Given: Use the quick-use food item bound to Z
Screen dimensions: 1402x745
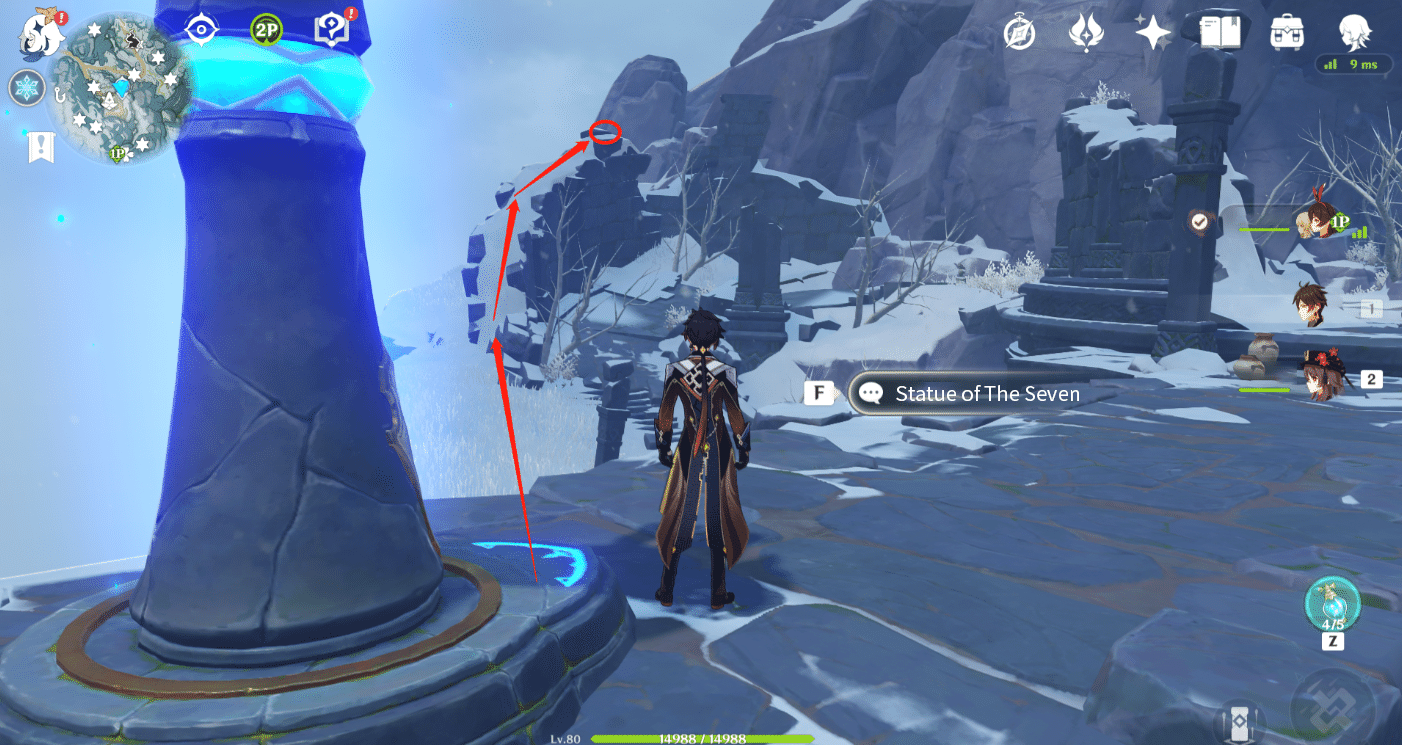Looking at the screenshot, I should pyautogui.click(x=1332, y=605).
